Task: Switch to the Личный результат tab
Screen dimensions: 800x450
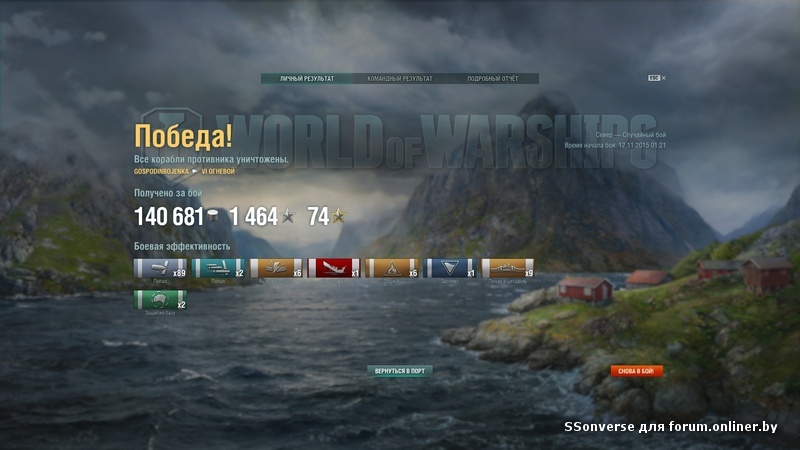Action: (307, 78)
